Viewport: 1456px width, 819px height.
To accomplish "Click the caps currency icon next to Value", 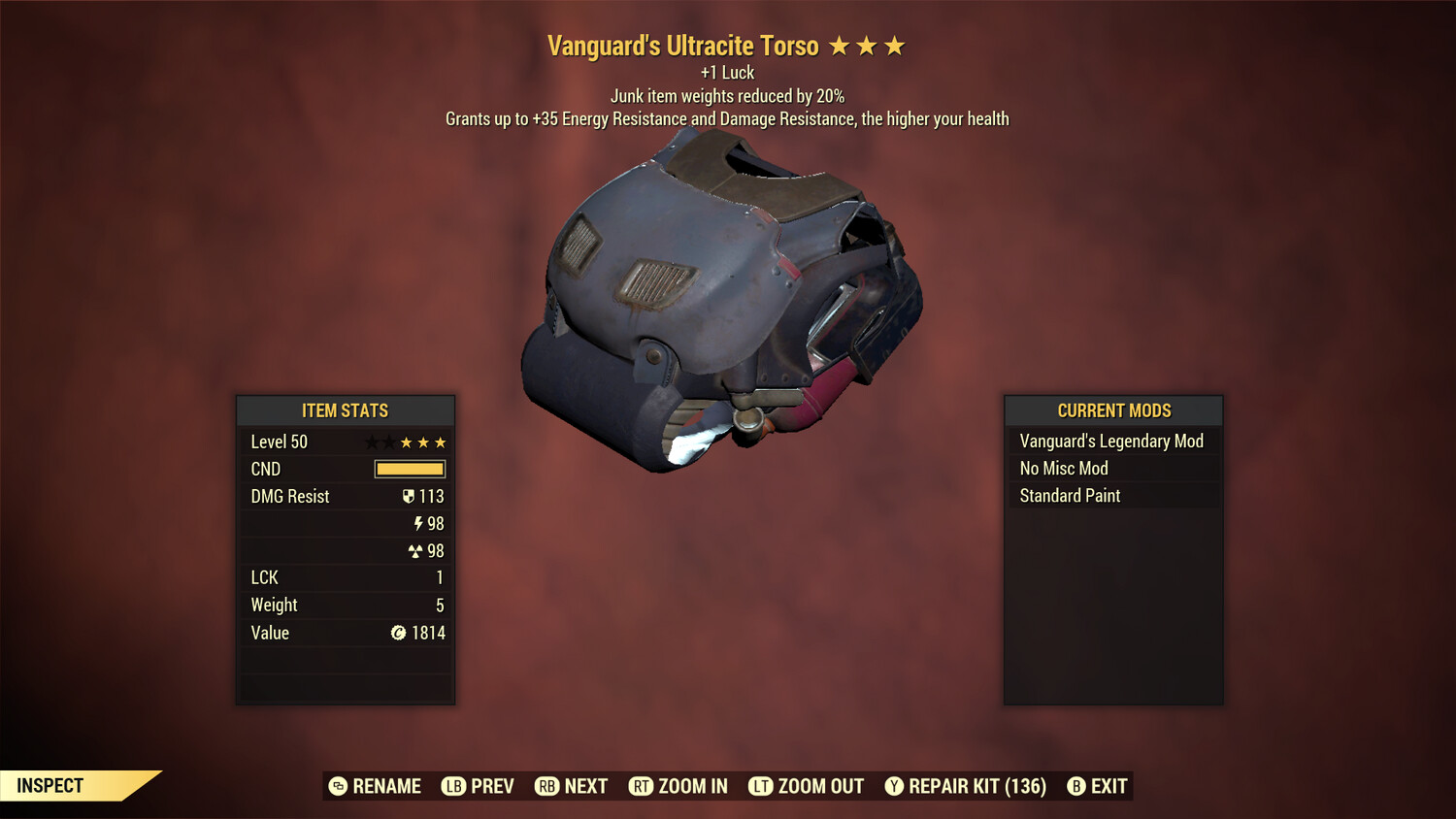I will 400,633.
